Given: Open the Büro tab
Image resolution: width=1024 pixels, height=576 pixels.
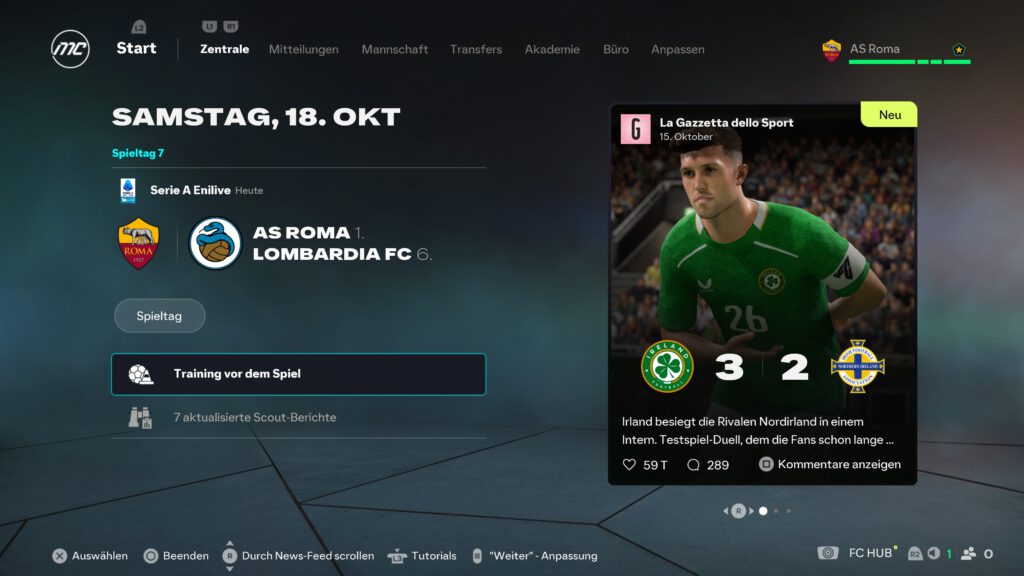Looking at the screenshot, I should coord(616,49).
